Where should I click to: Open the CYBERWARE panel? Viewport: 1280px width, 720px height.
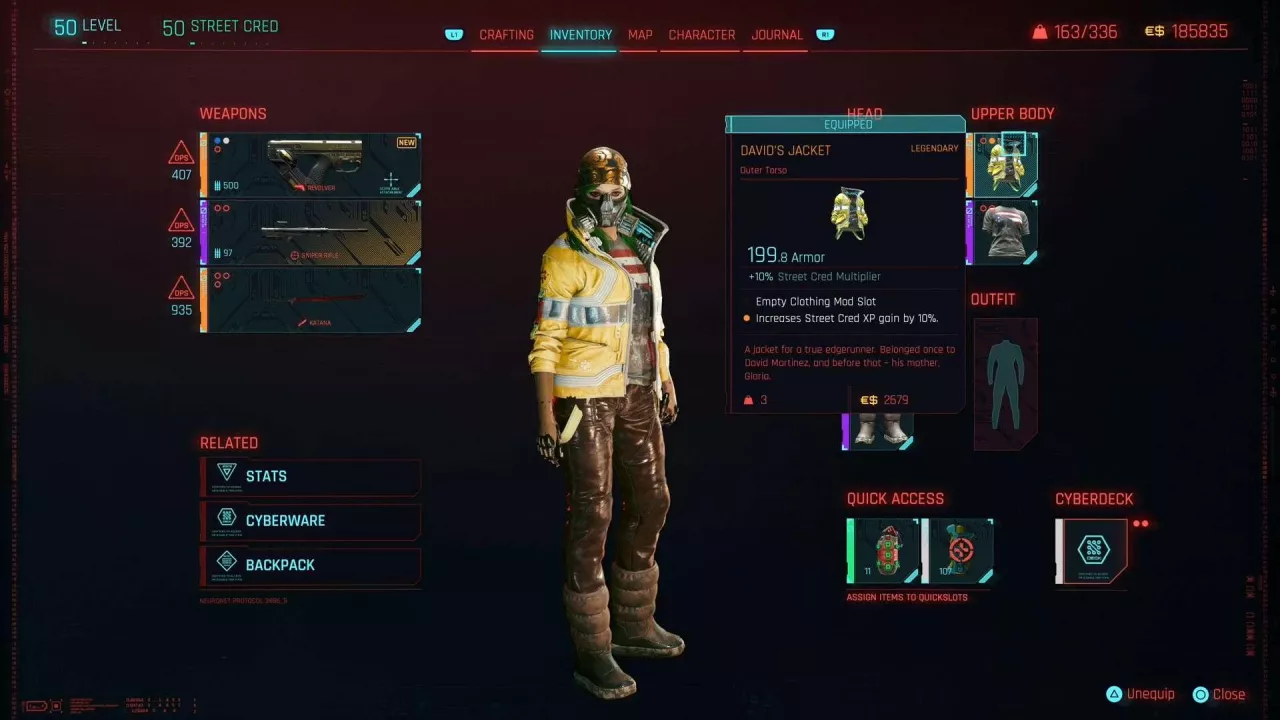click(x=310, y=521)
